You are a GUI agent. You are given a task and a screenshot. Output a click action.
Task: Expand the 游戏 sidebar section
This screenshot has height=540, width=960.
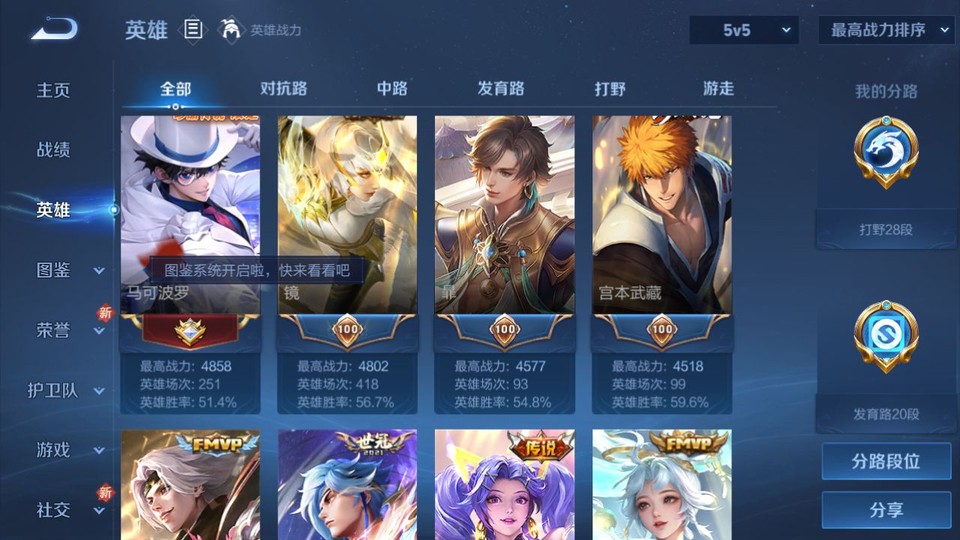68,450
